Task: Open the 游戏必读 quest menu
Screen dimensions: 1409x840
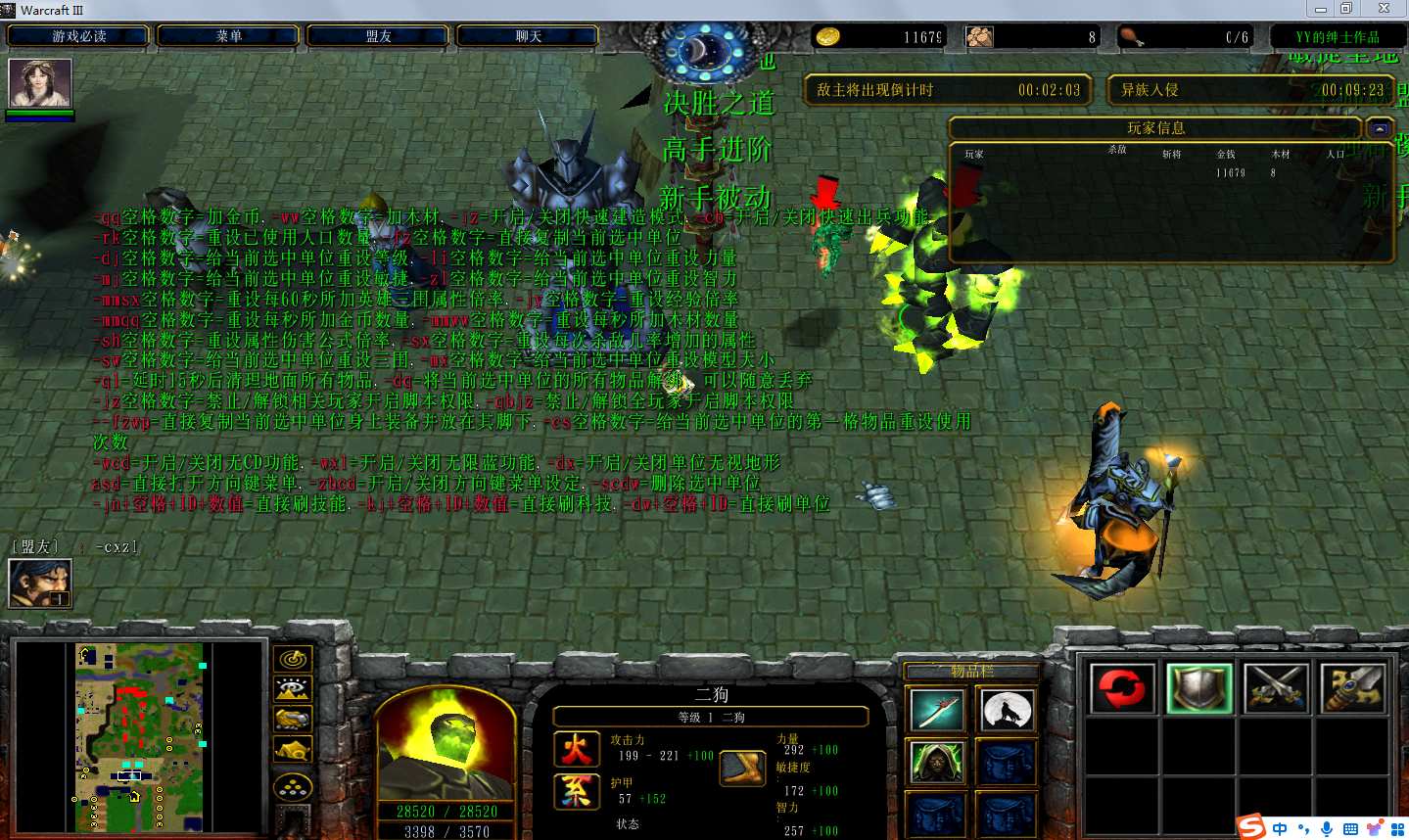Action: pos(78,36)
